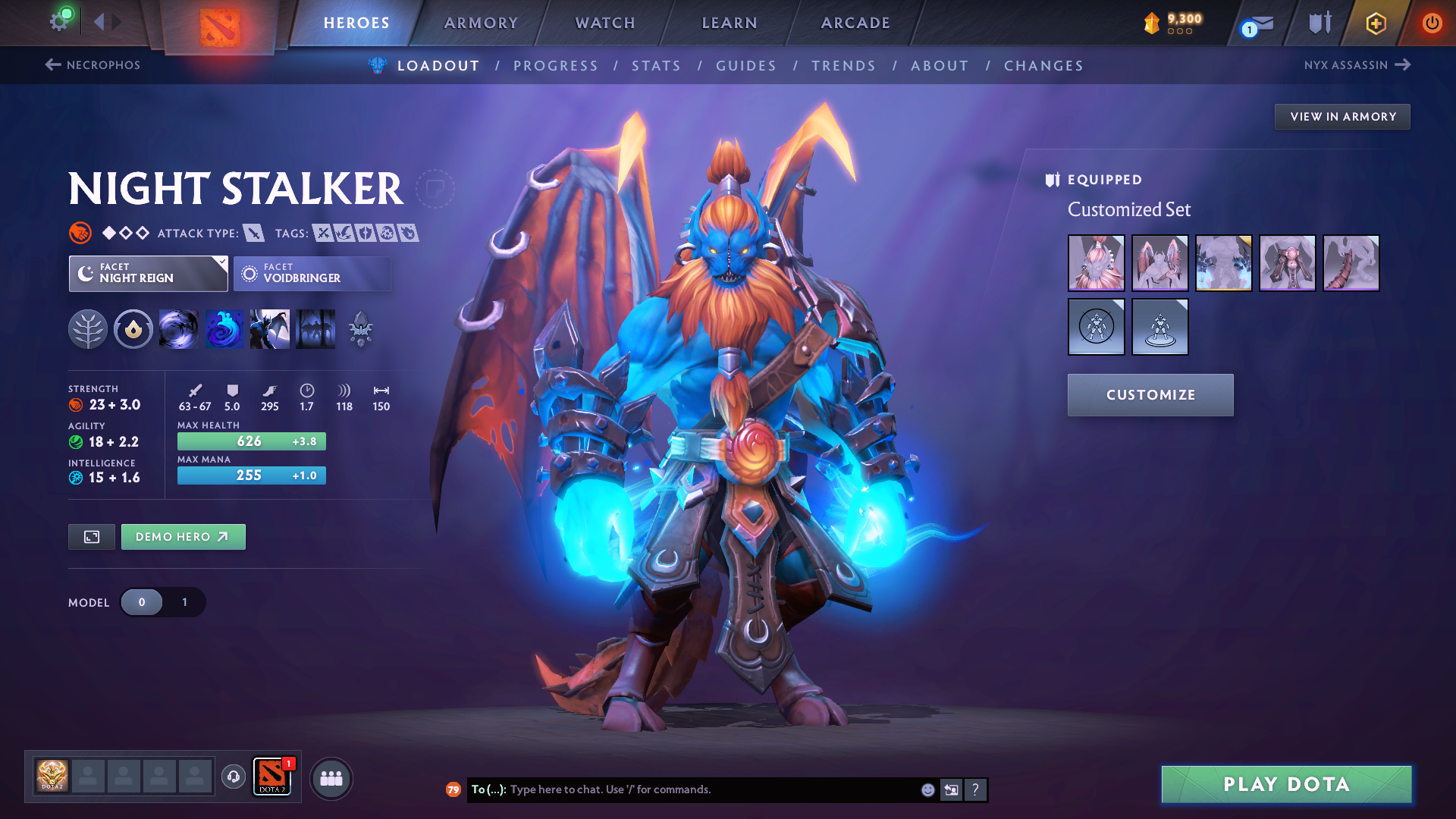
Task: Launch Demo Hero mode
Action: tap(183, 537)
